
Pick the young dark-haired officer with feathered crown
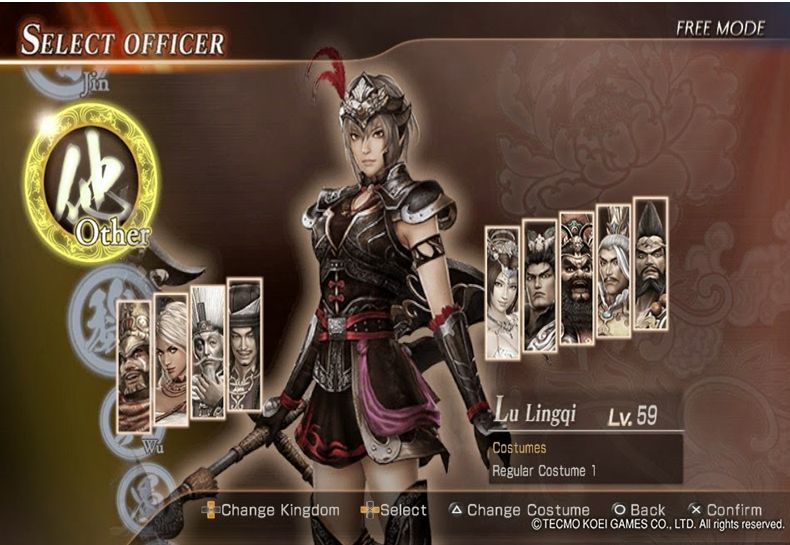[x=540, y=285]
